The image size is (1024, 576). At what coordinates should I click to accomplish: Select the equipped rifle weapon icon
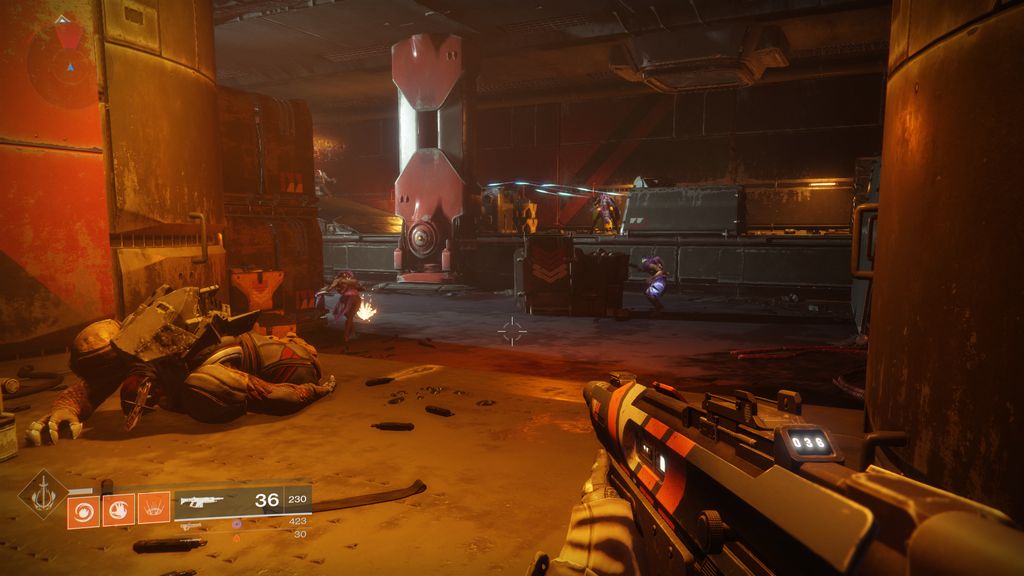point(203,502)
